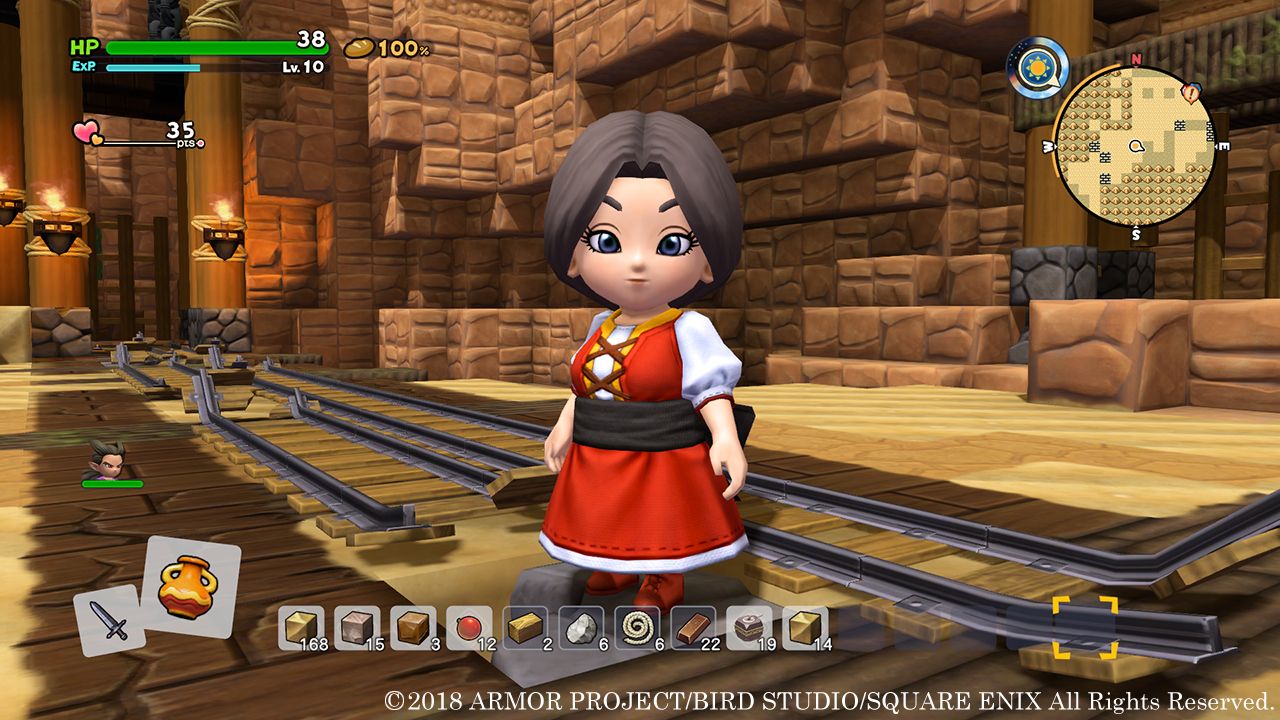Choose the wooden slab with 2 count

coord(525,627)
